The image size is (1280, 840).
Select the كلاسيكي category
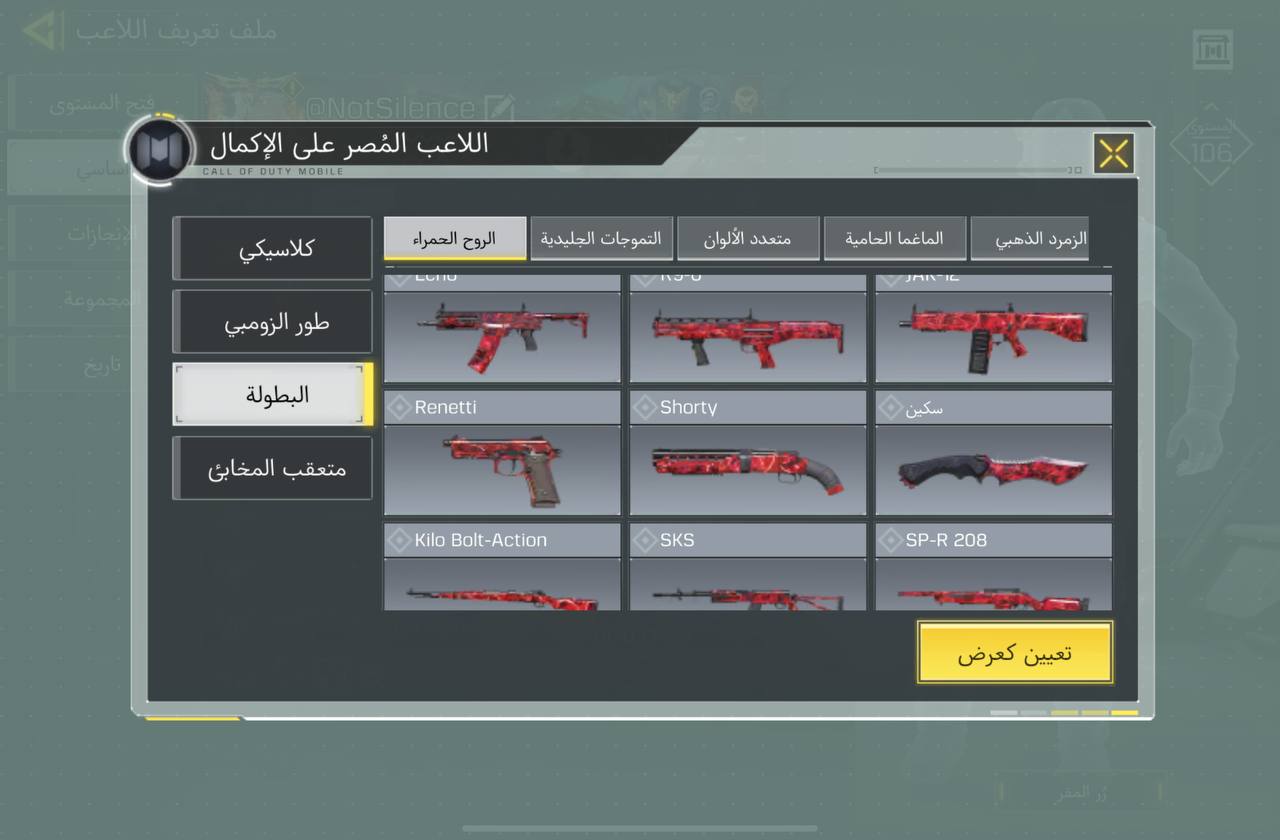[273, 248]
